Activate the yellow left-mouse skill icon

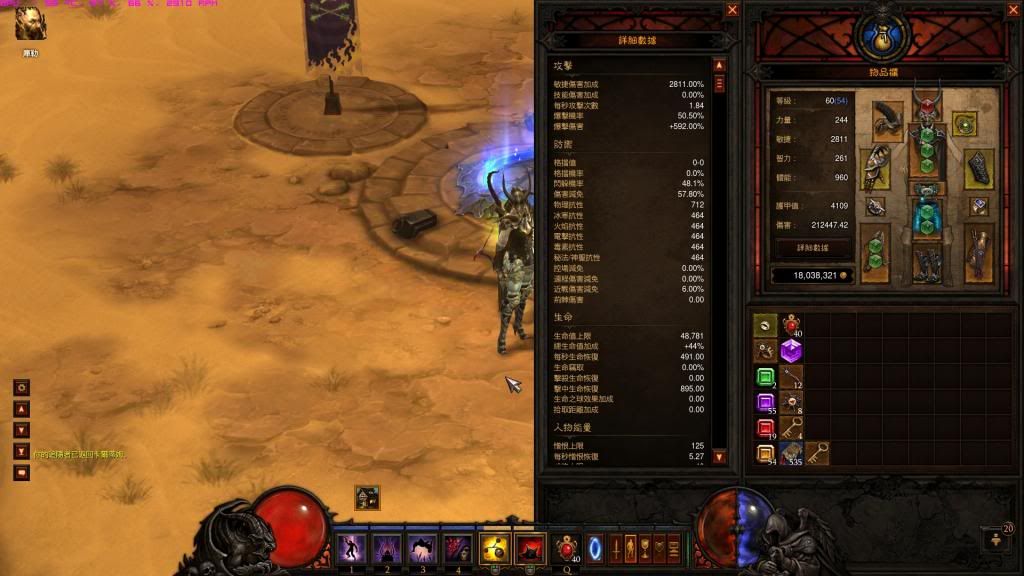click(494, 548)
